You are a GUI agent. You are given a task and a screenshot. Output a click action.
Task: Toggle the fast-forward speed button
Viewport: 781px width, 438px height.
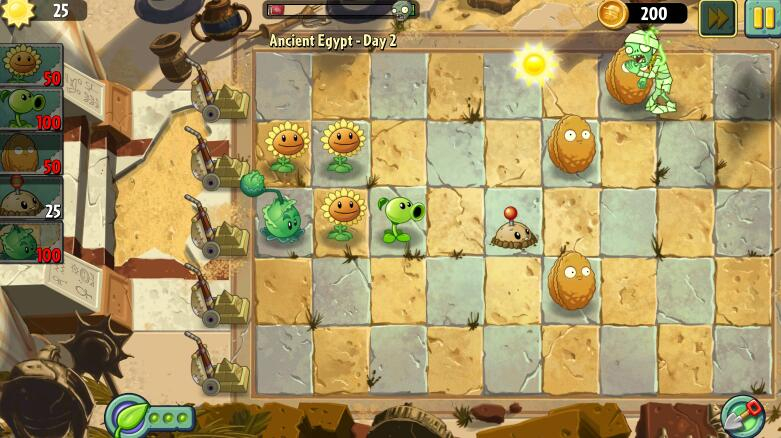[716, 17]
